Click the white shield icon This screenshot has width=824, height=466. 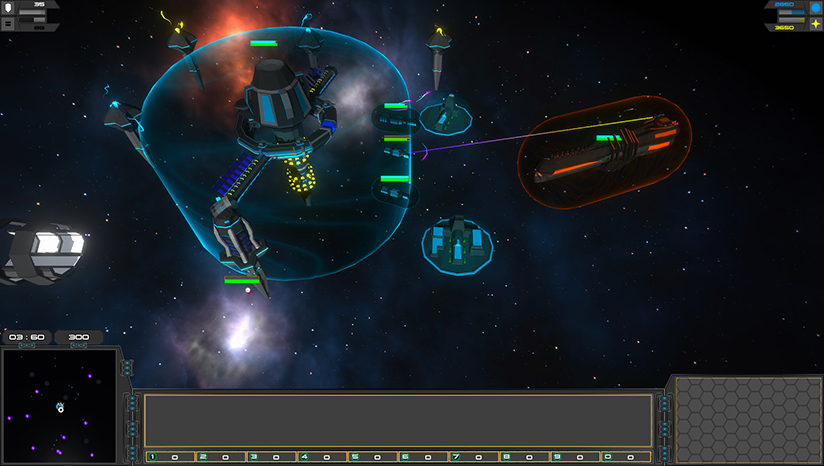coord(8,7)
